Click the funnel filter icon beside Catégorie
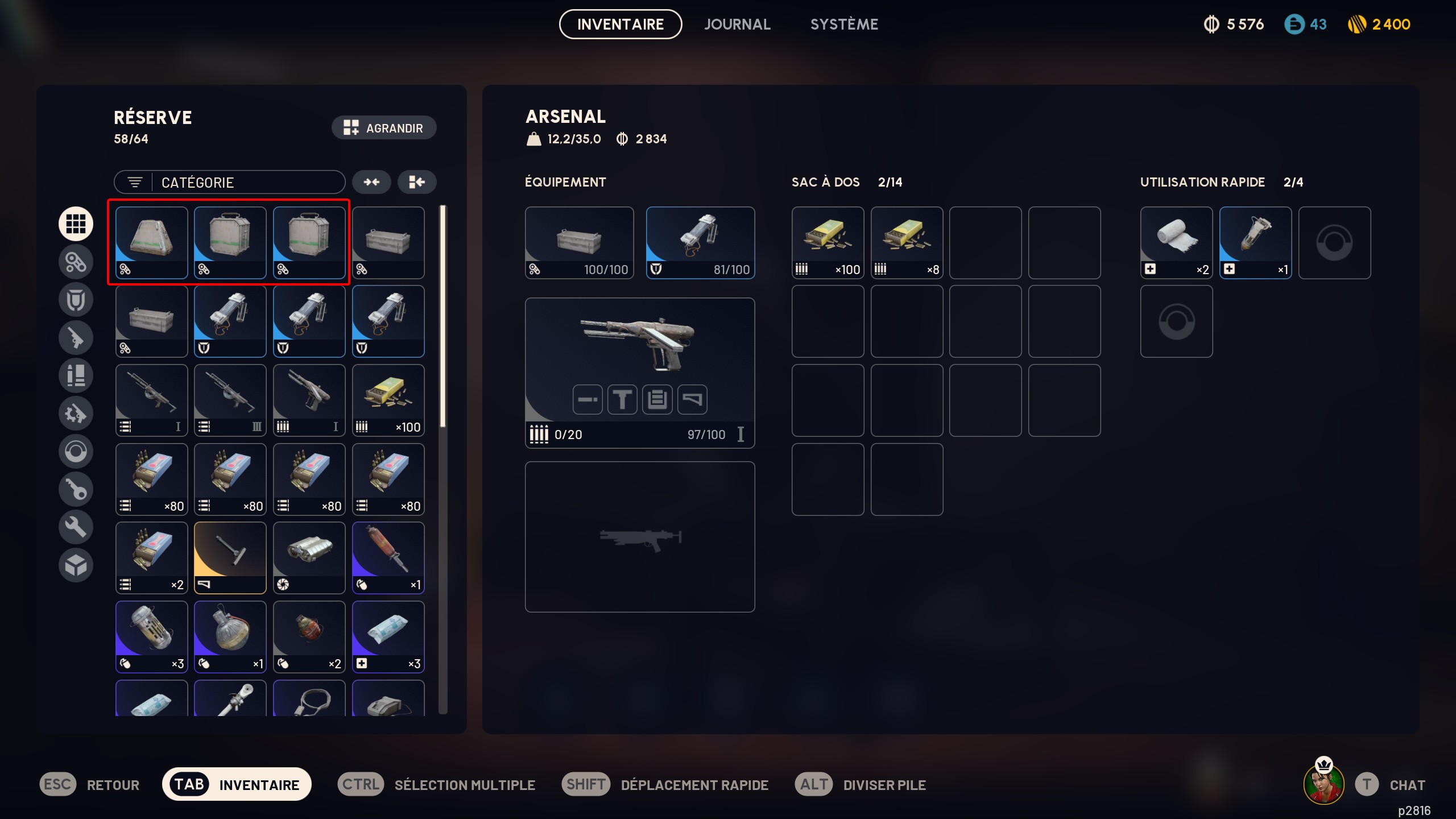The image size is (1456, 819). tap(135, 182)
